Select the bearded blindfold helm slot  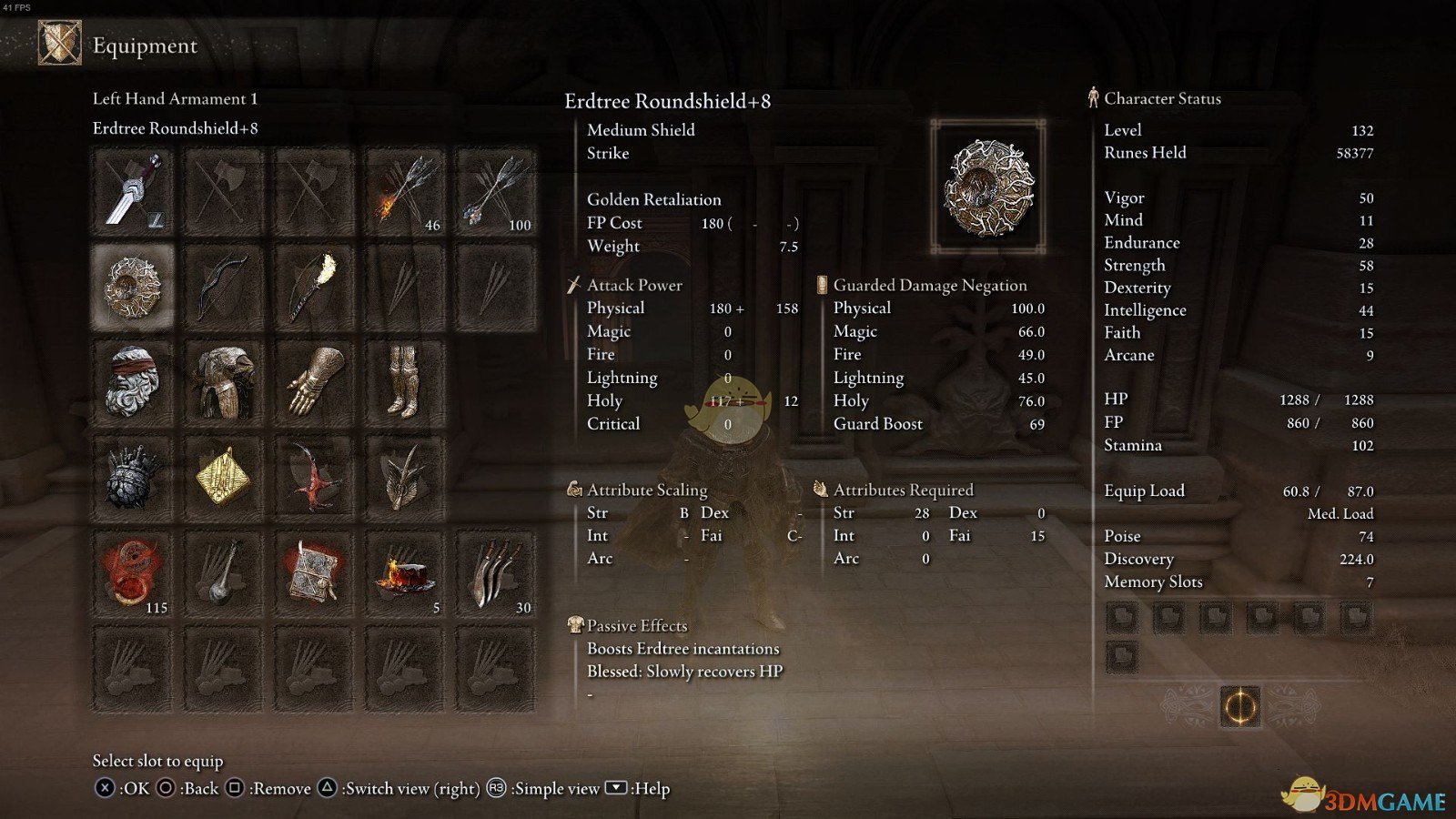133,383
